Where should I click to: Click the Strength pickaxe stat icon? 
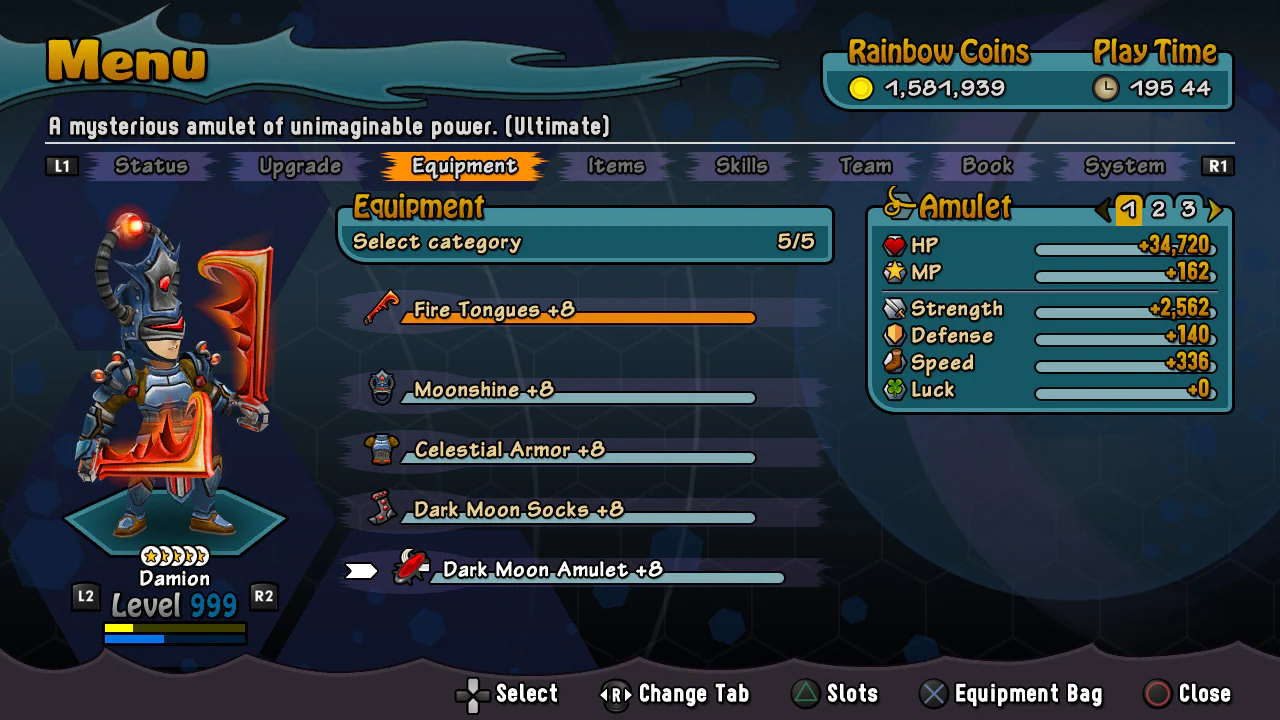[x=895, y=309]
